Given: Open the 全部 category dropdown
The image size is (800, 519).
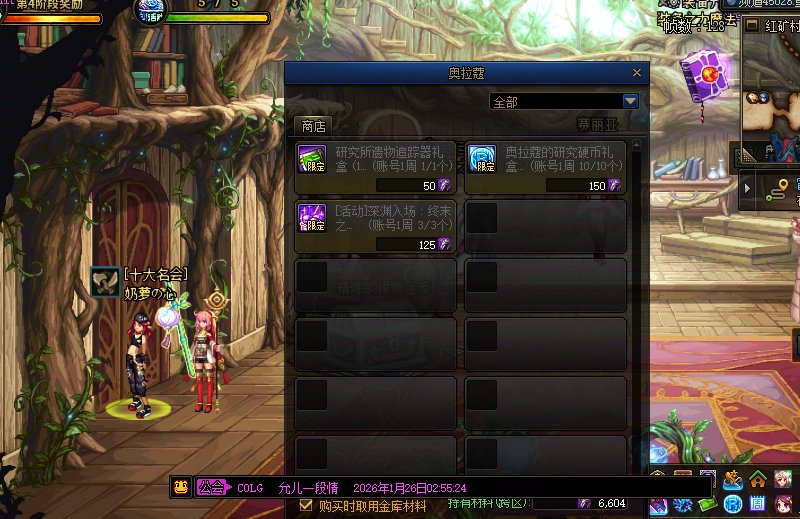Looking at the screenshot, I should click(630, 101).
